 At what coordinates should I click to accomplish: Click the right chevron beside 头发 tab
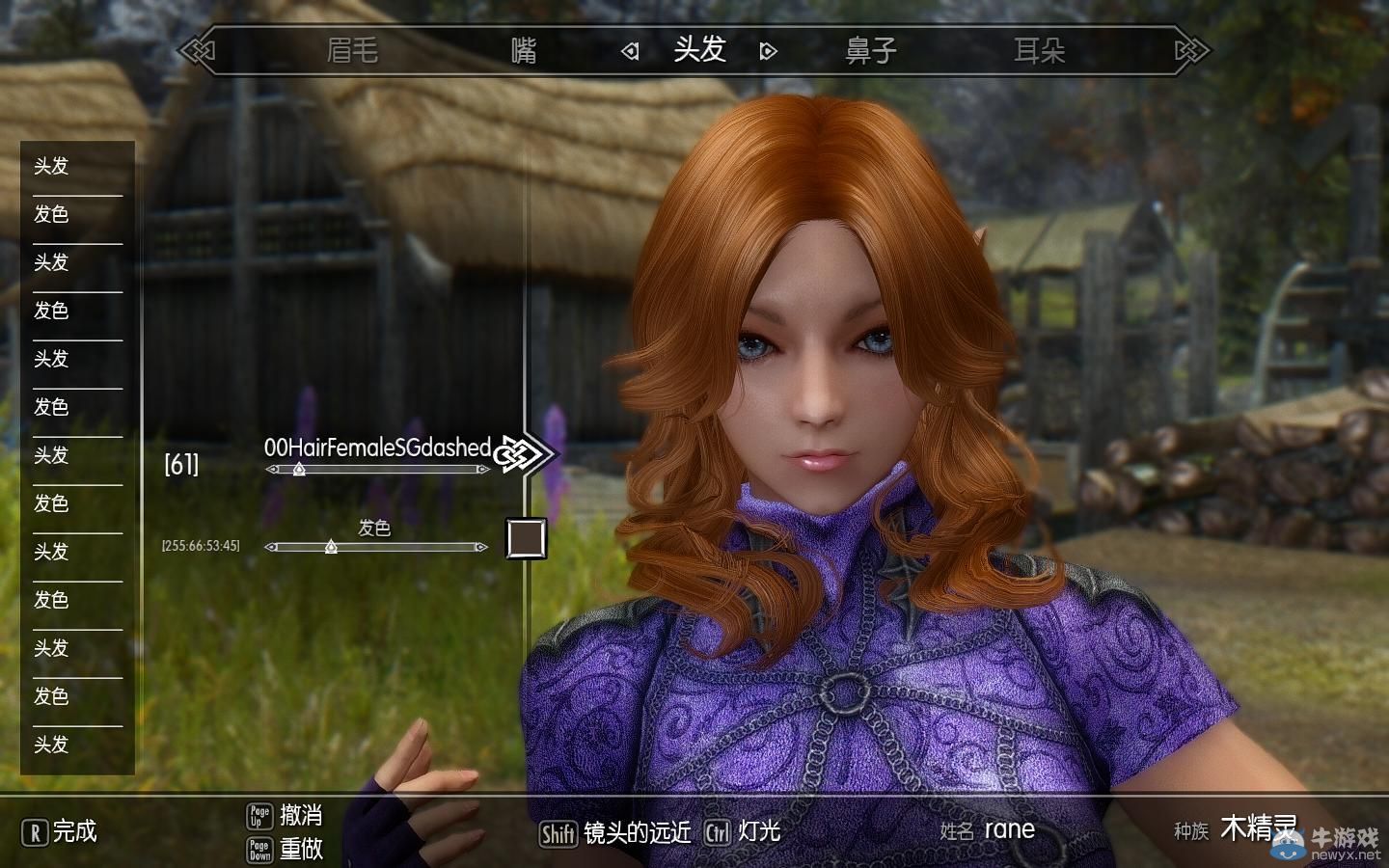coord(767,50)
